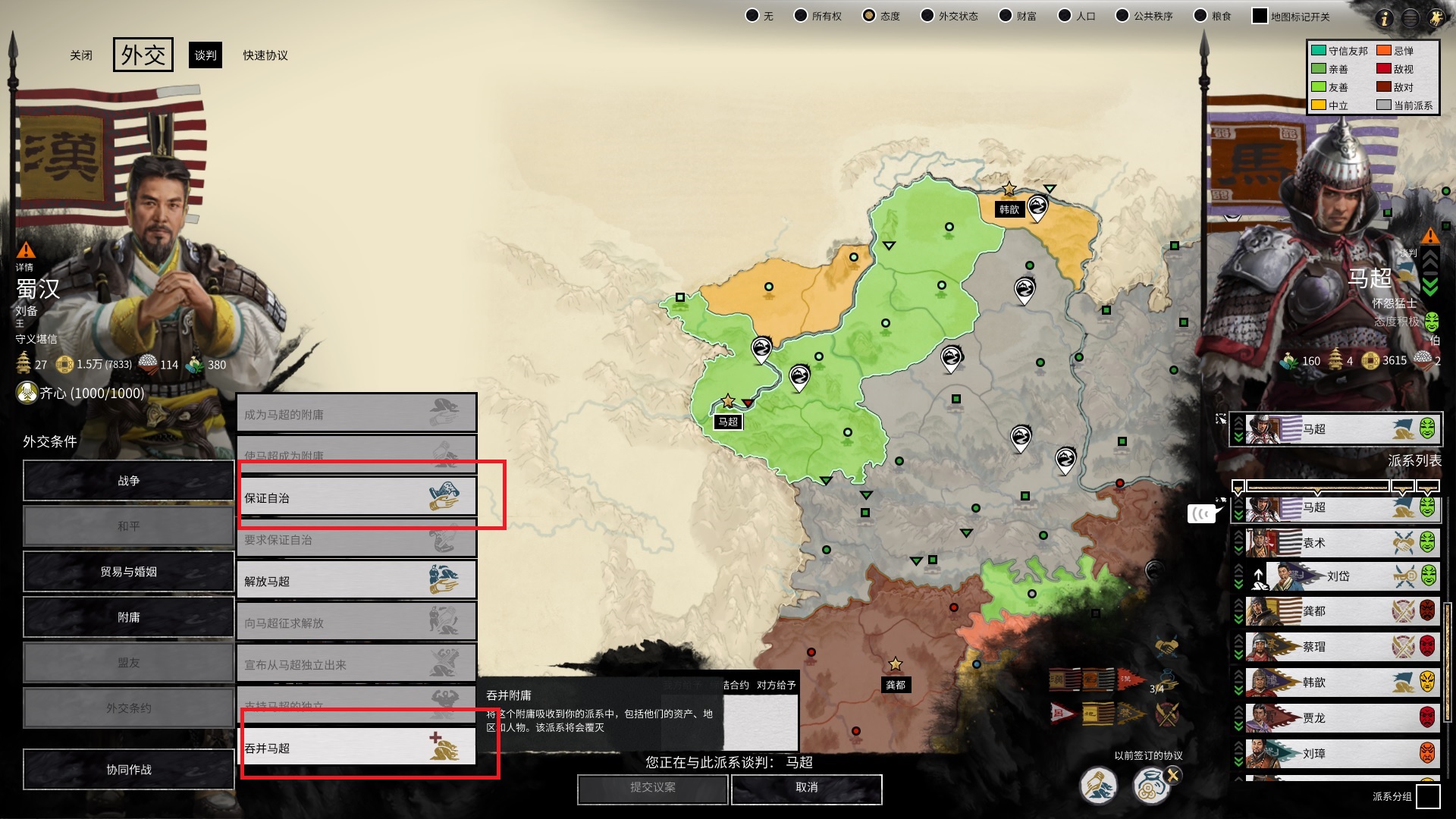This screenshot has width=1456, height=819.
Task: Expand the 韩歆 faction list entry
Action: 1238,690
